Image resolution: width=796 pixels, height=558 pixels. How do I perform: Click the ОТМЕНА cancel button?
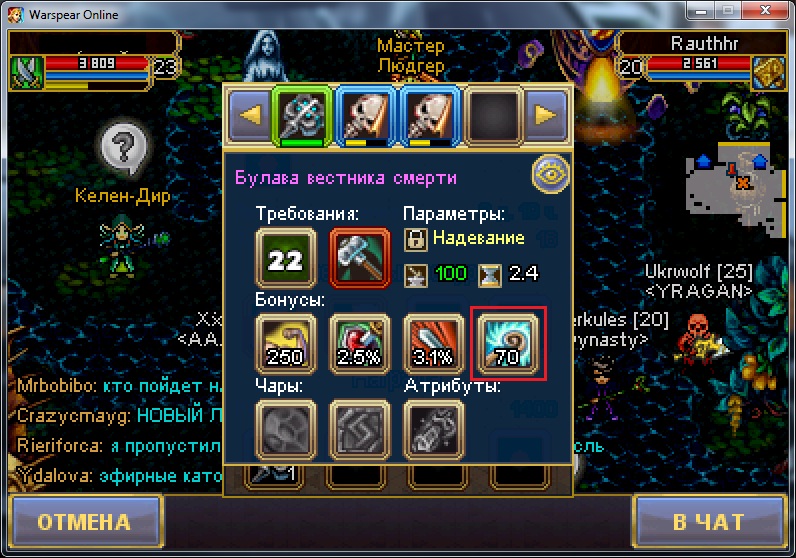coord(84,522)
